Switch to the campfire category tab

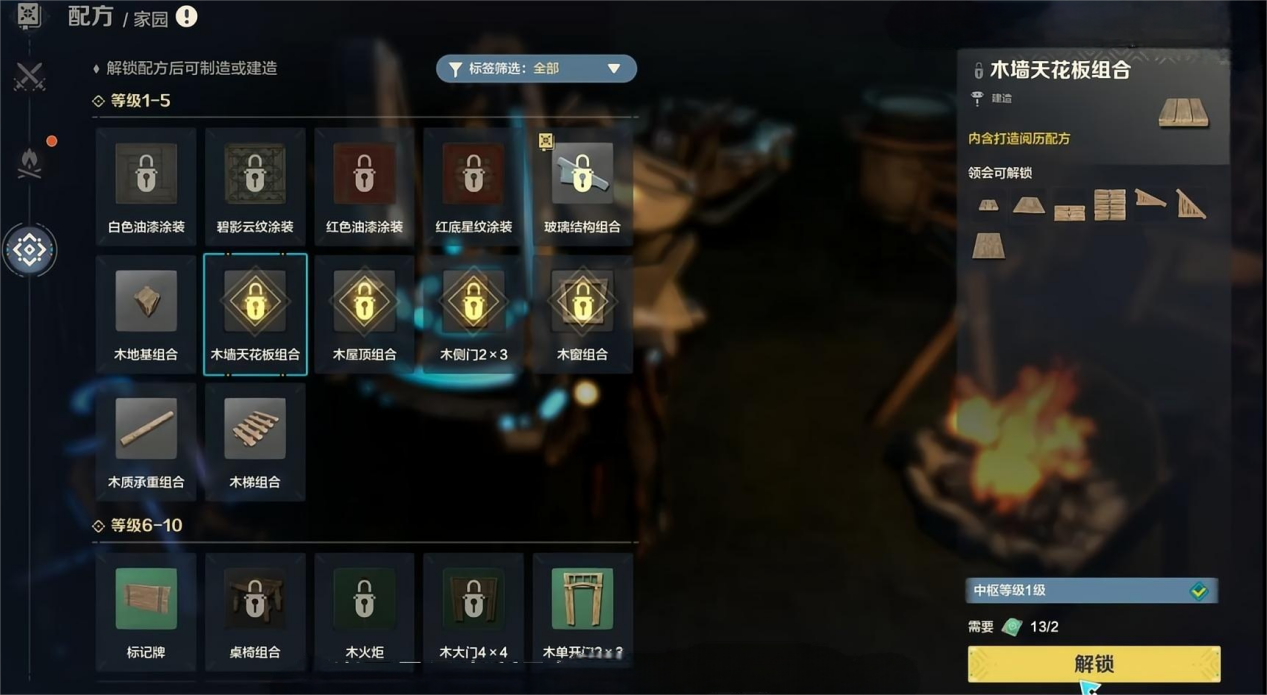[x=29, y=162]
